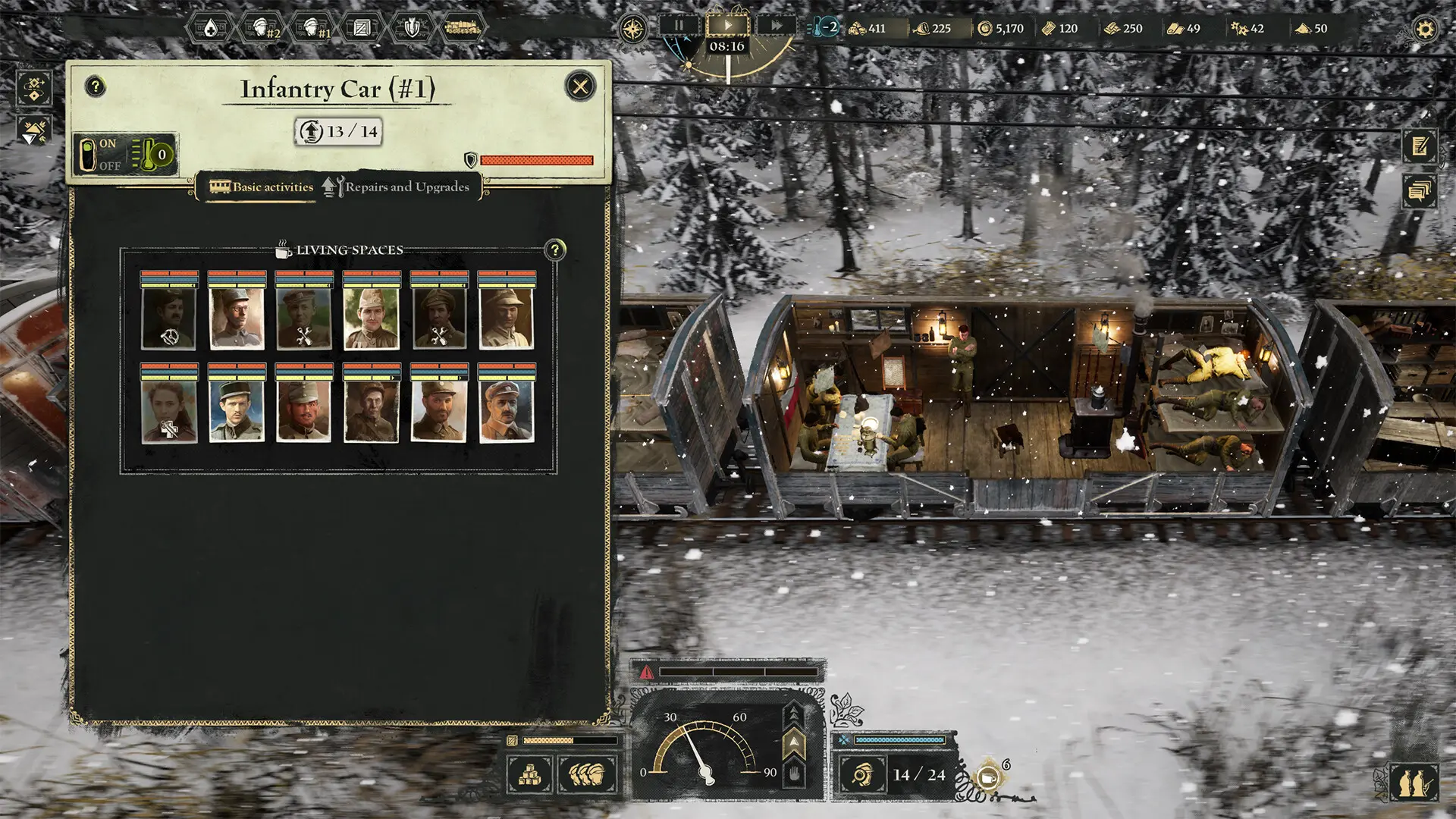The image size is (1456, 819).
Task: Select the soldier with glasses portrait
Action: 237,318
